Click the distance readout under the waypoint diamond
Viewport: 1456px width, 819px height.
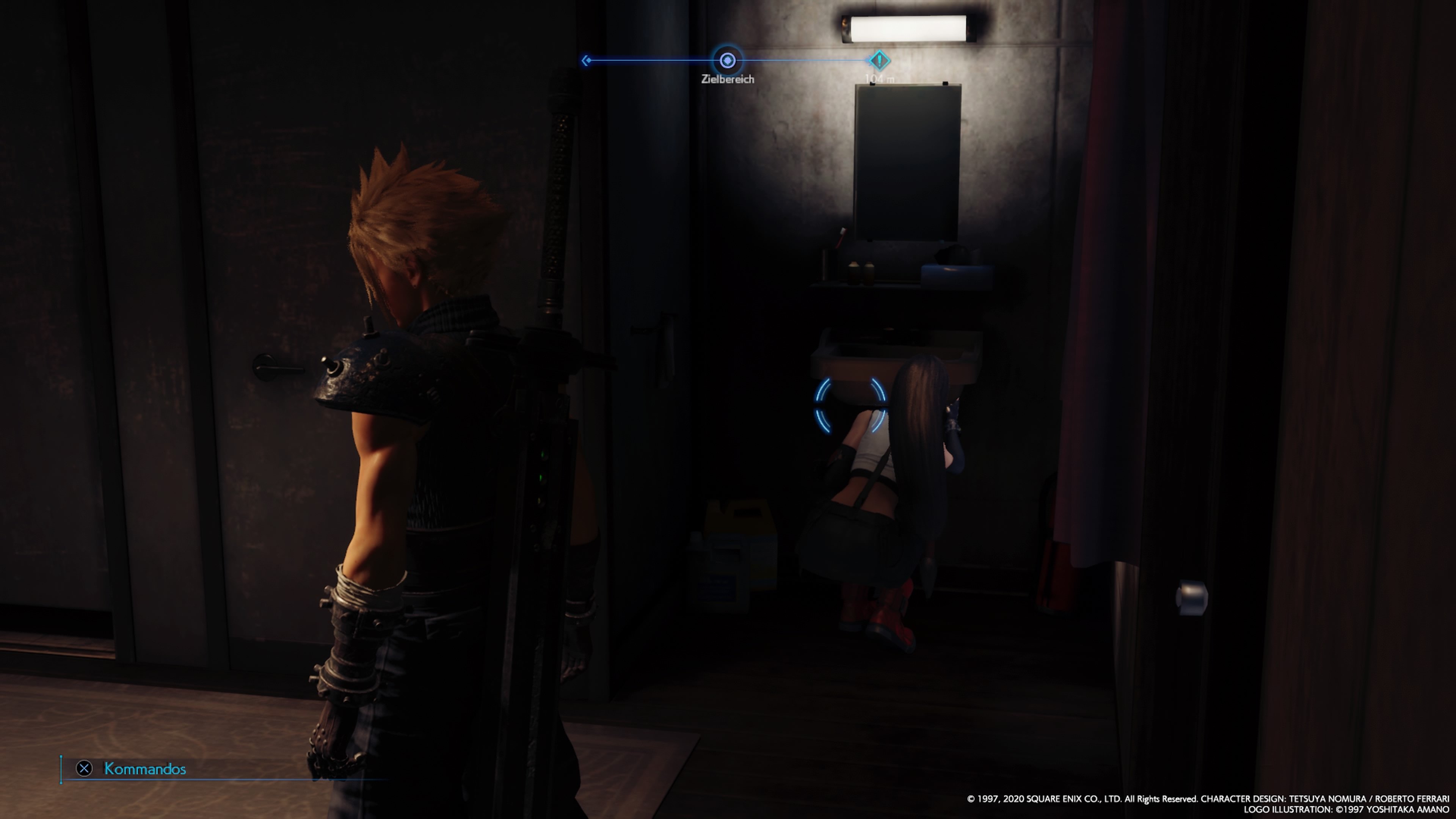[880, 78]
